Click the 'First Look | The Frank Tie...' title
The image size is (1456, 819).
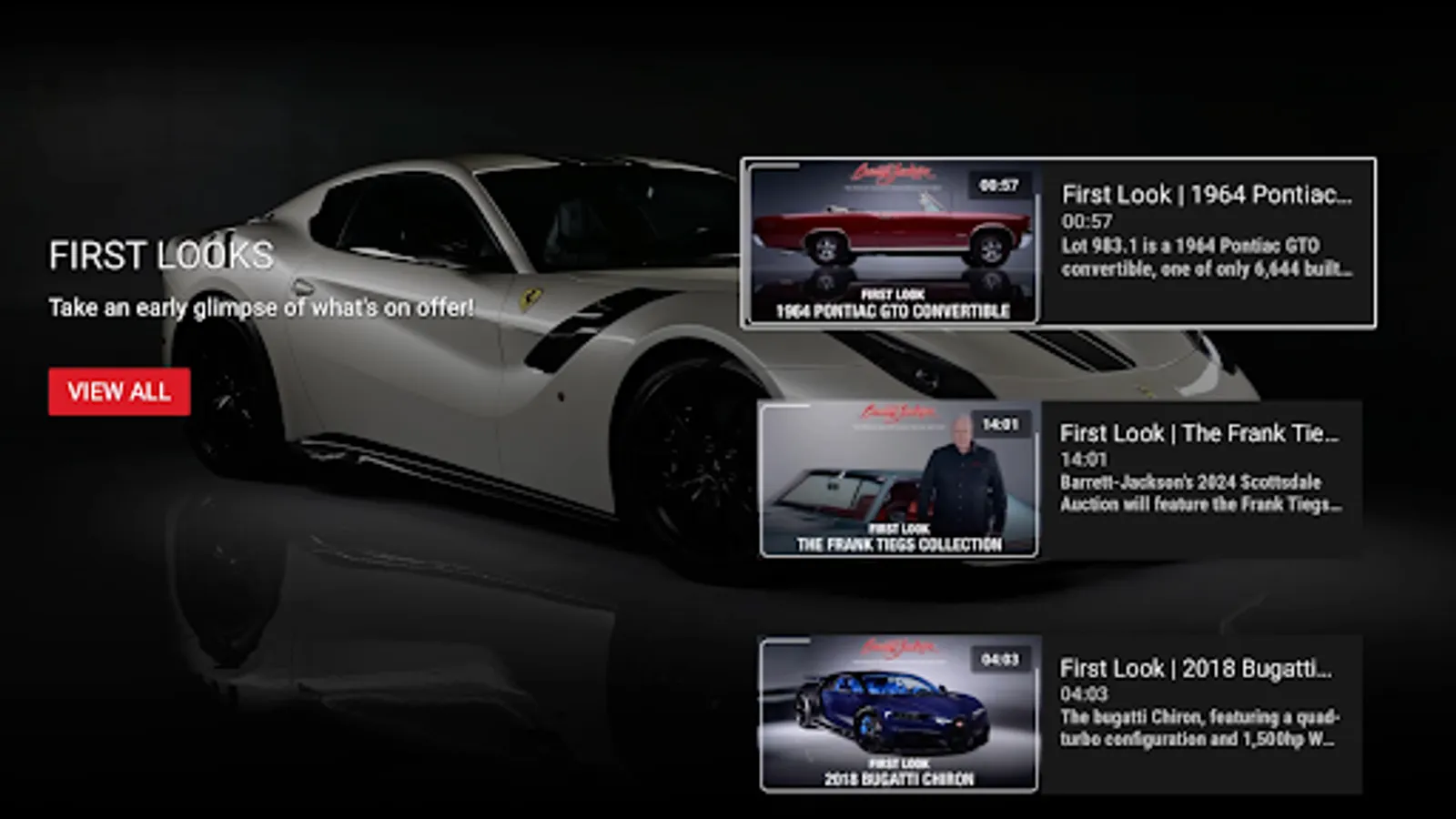tap(1203, 434)
